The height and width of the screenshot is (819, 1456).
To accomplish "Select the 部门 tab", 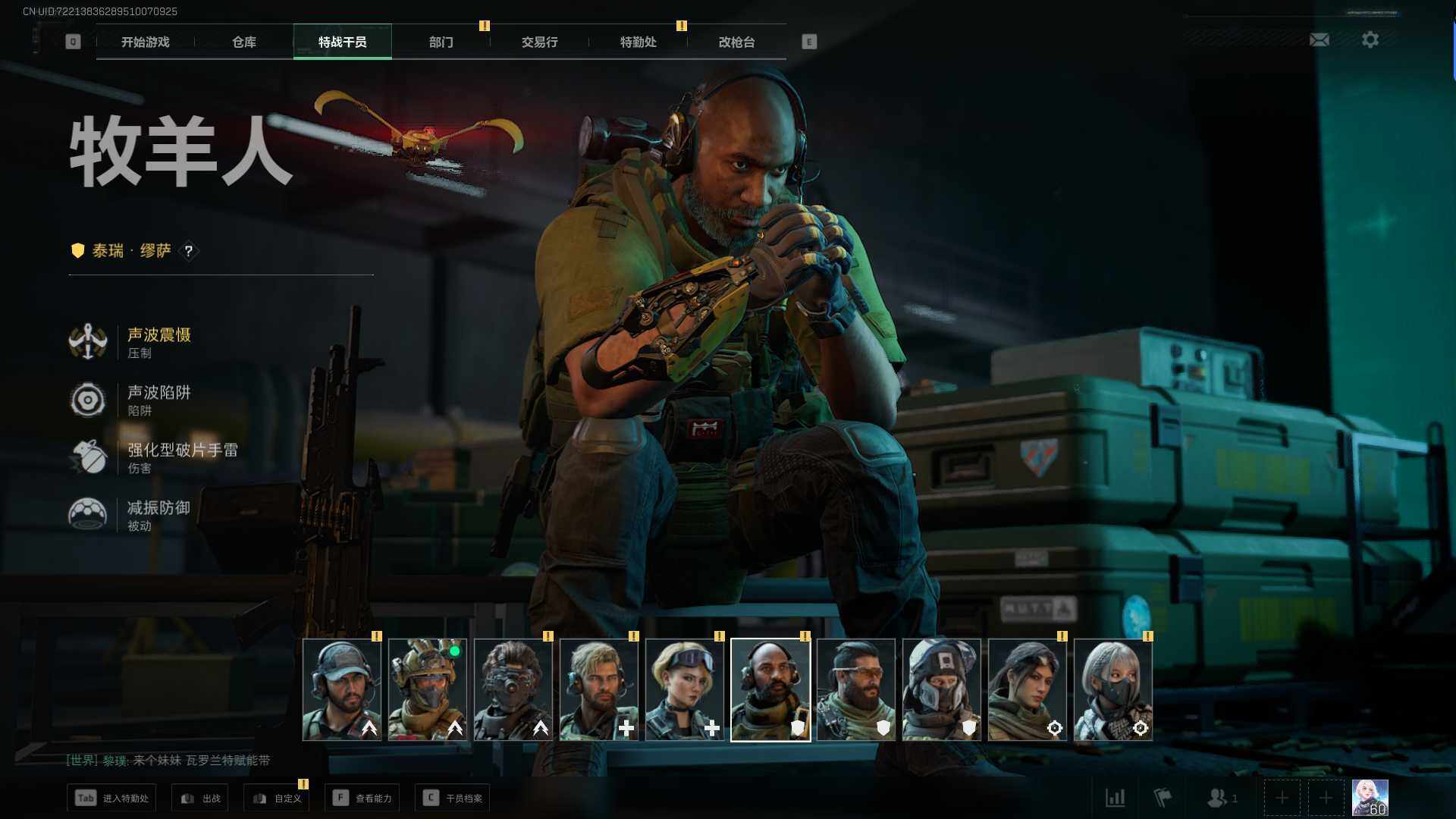I will 441,42.
